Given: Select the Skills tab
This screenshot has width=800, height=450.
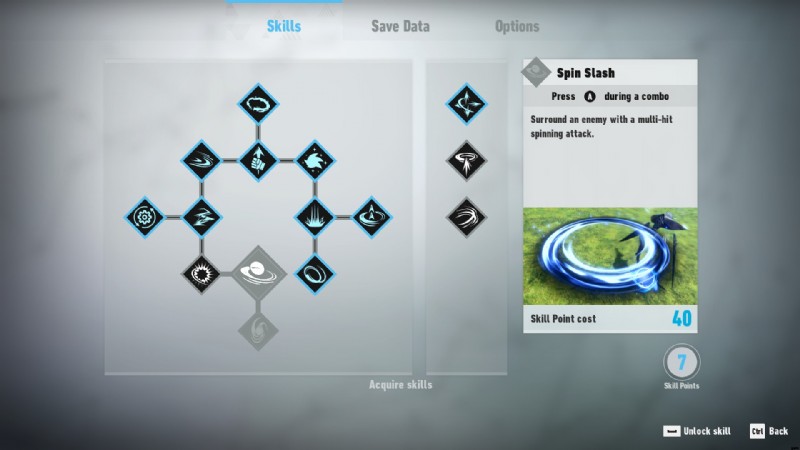Looking at the screenshot, I should click(283, 26).
